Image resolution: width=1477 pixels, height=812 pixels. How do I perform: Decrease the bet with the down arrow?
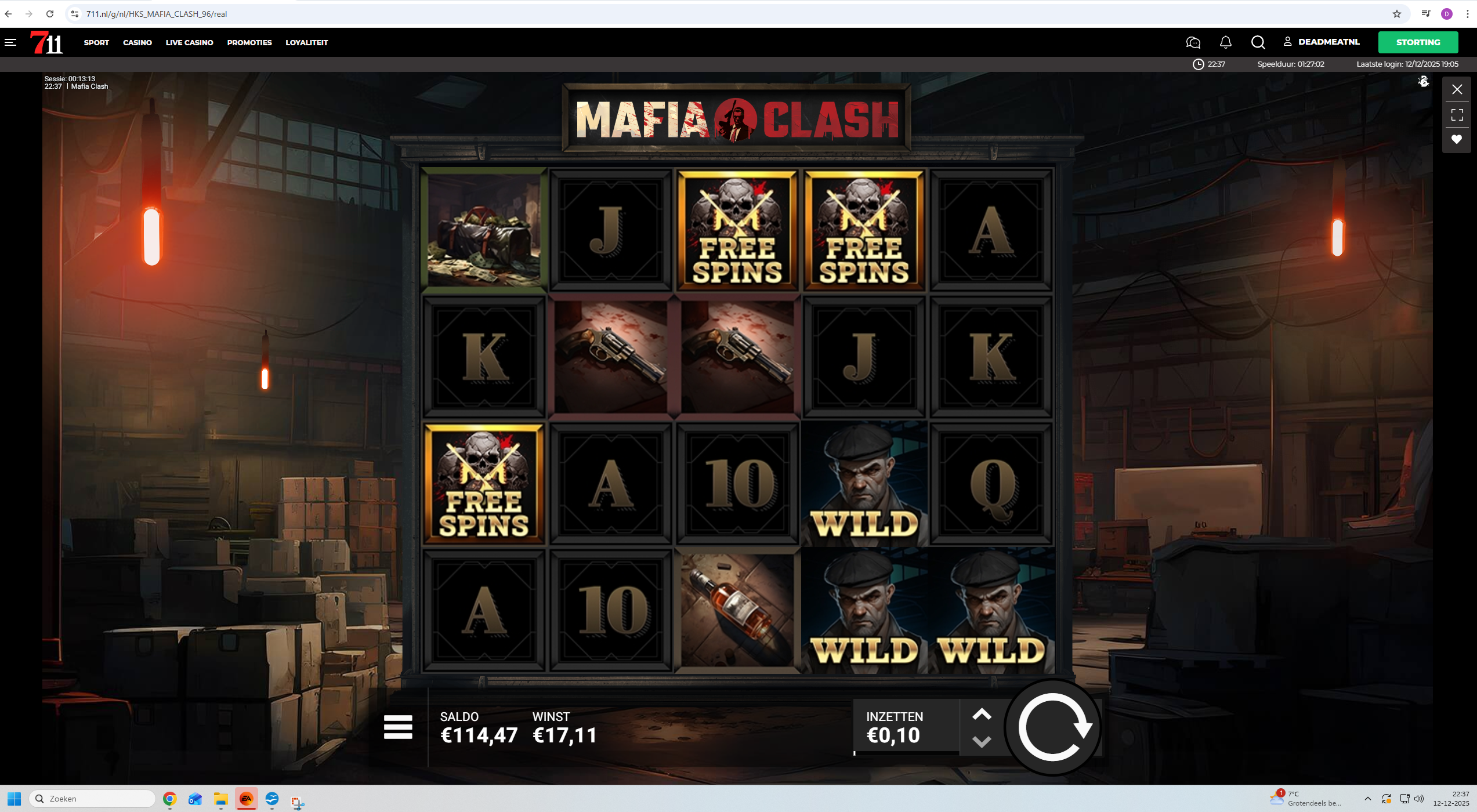tap(982, 741)
